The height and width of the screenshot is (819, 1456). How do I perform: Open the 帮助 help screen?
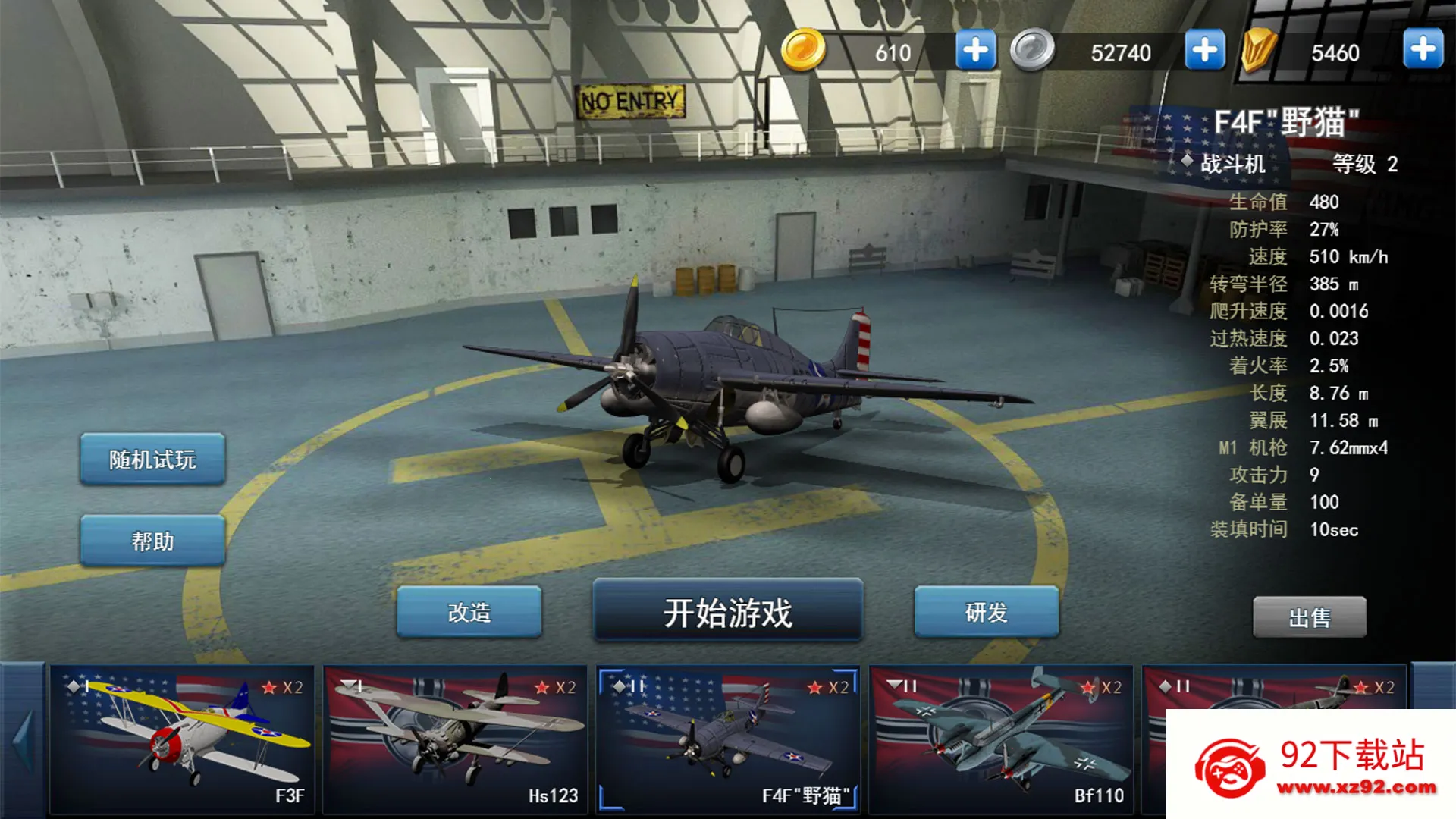152,541
